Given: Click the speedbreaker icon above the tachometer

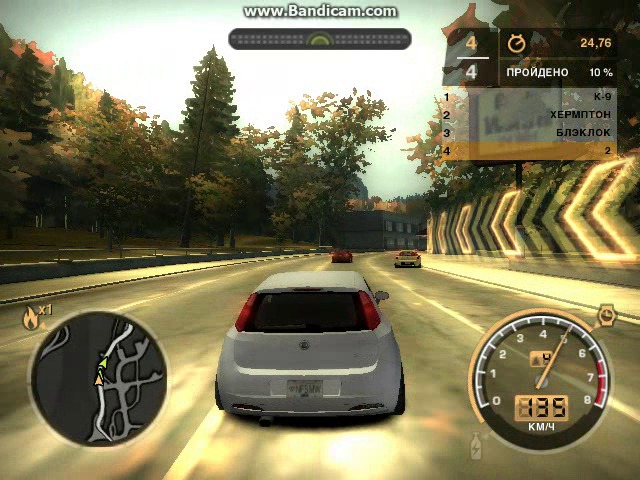Looking at the screenshot, I should tap(606, 316).
